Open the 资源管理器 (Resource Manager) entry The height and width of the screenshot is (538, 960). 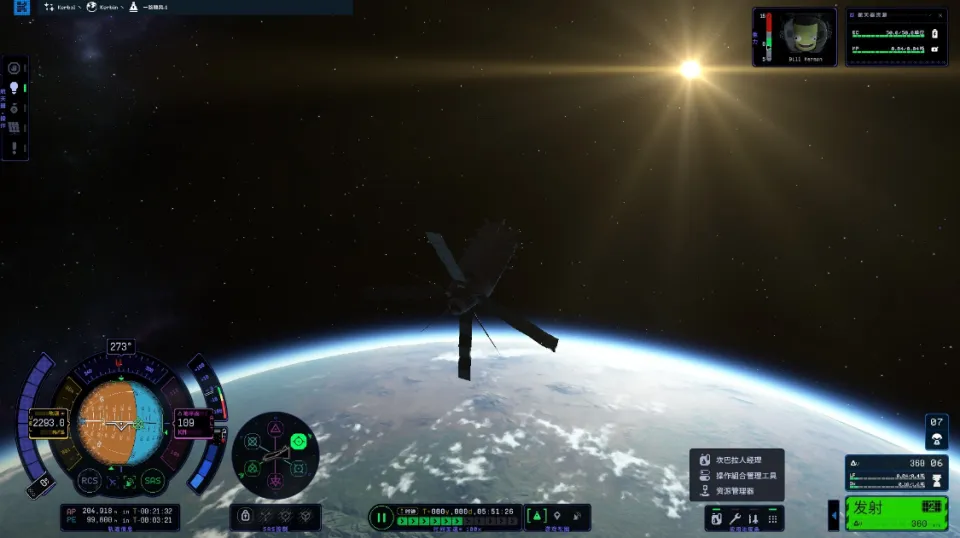click(x=734, y=491)
